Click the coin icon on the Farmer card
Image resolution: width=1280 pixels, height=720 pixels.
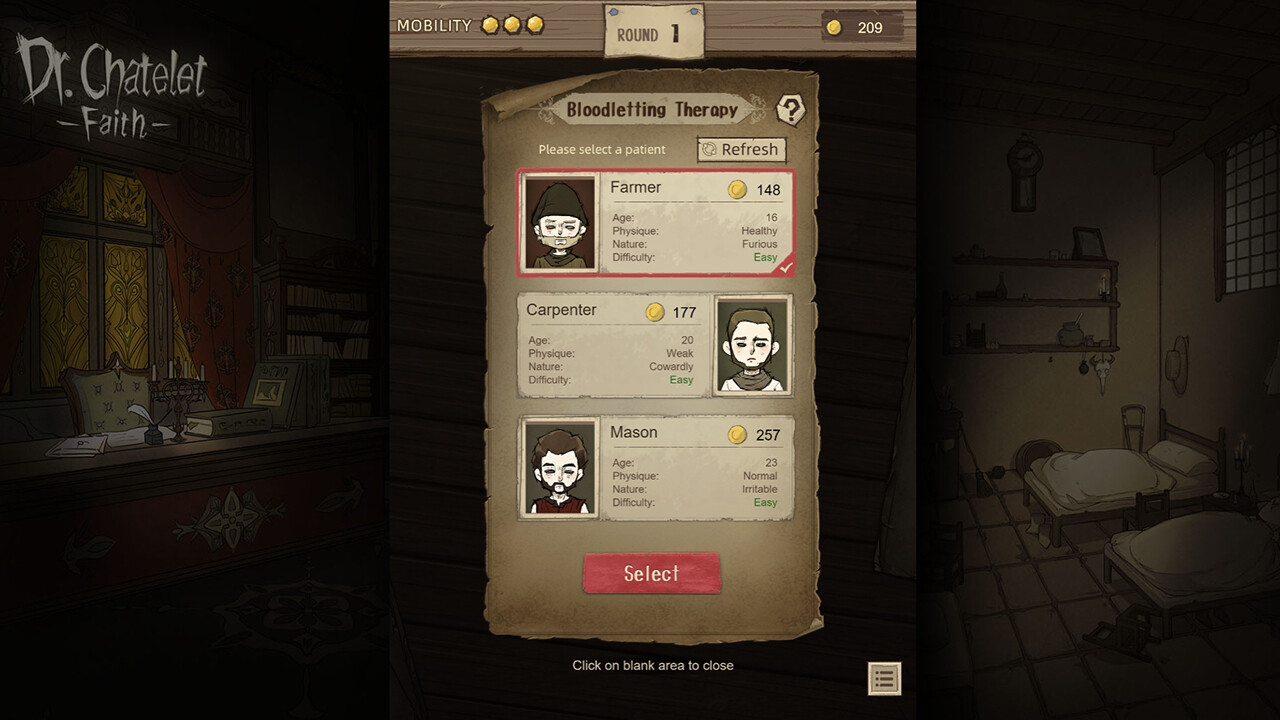[x=738, y=187]
